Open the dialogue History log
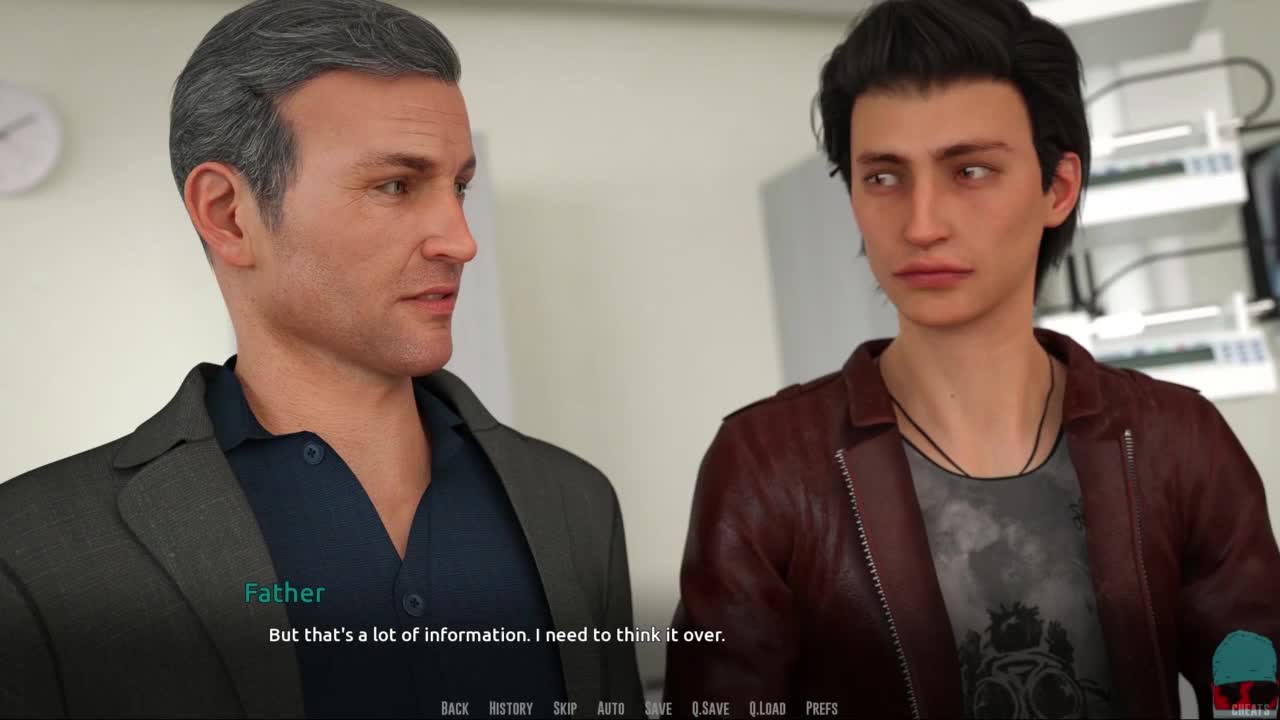Screen dimensions: 1280x720 [x=510, y=708]
